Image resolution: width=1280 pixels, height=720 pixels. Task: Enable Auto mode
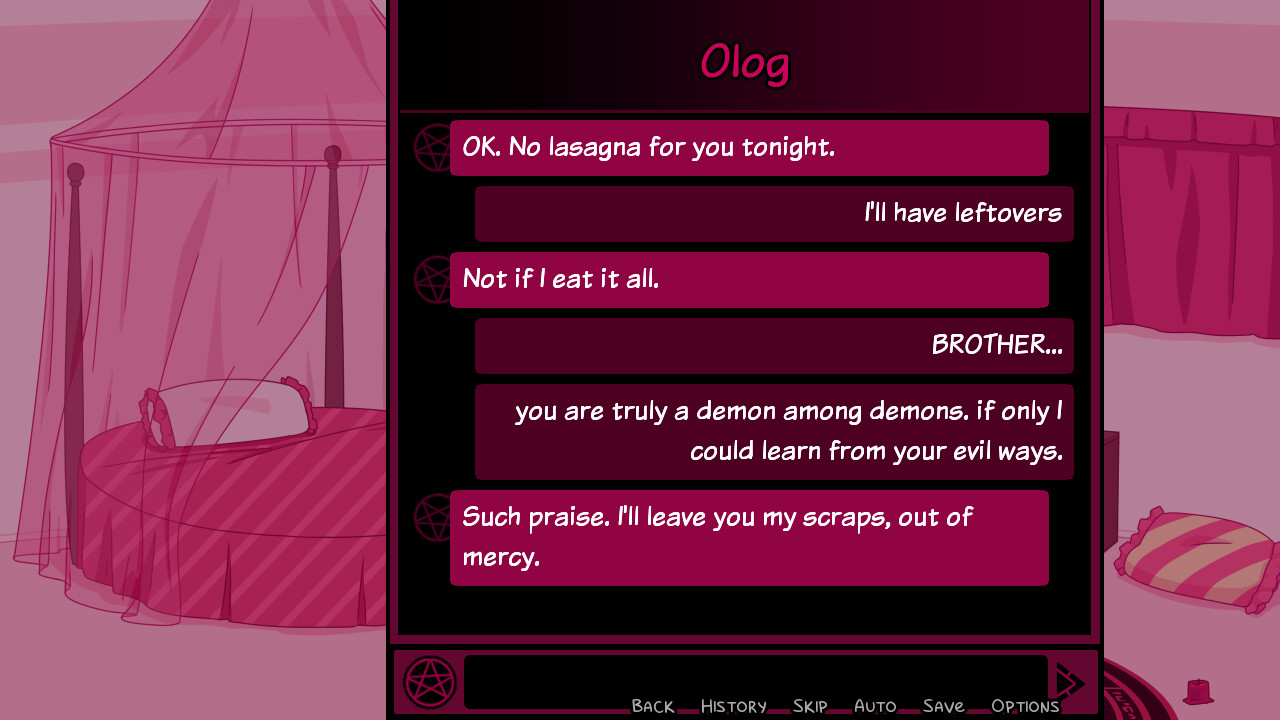point(875,705)
